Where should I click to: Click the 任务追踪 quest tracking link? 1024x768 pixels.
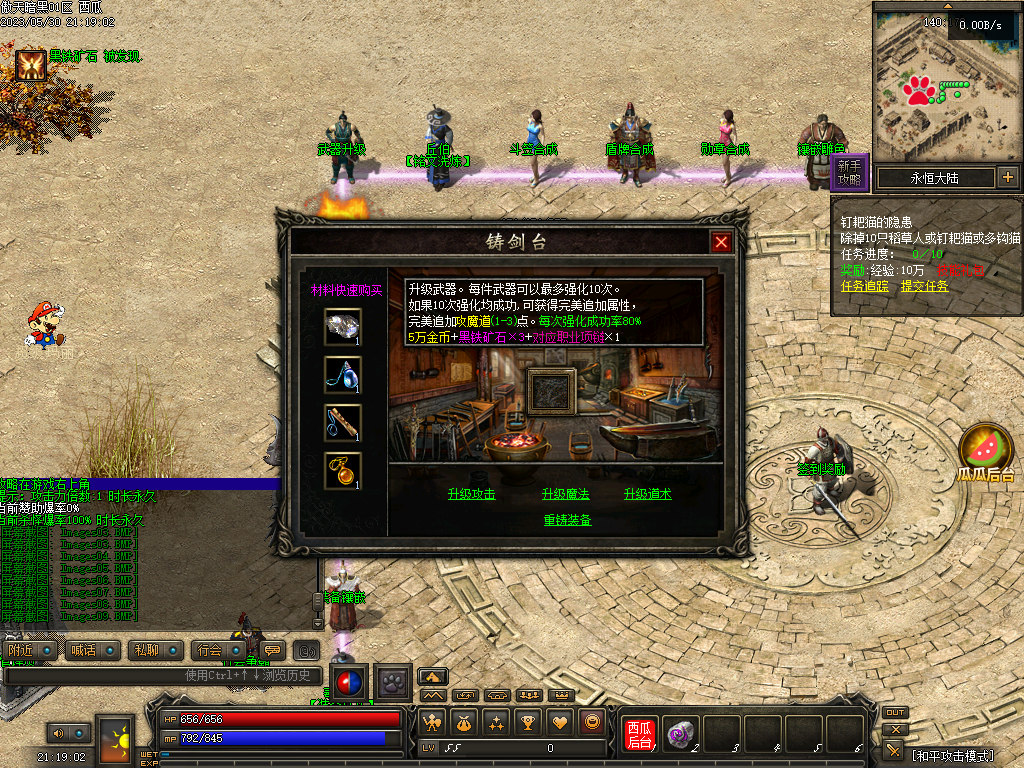click(x=864, y=286)
